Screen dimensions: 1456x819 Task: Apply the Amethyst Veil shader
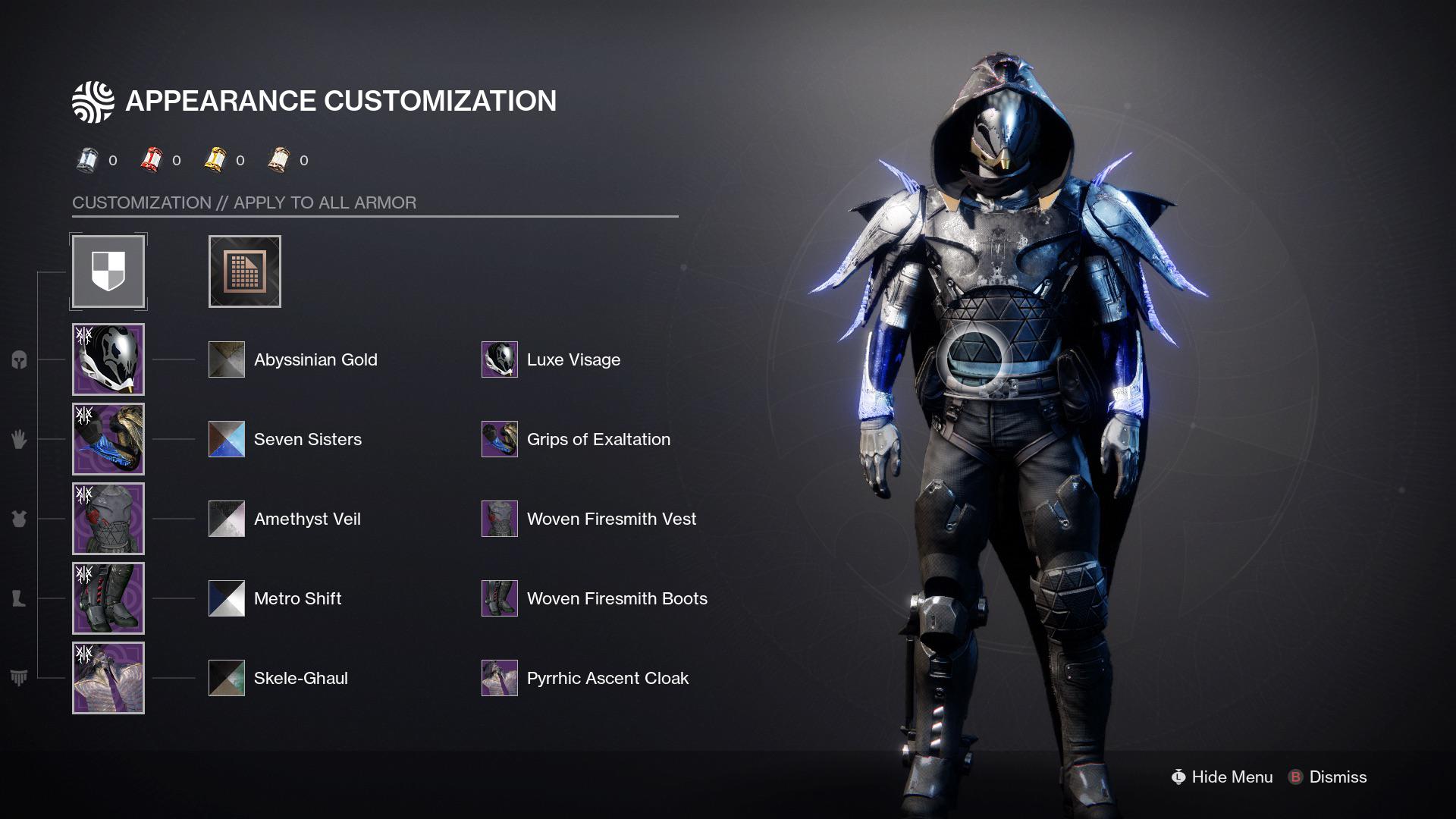click(224, 518)
